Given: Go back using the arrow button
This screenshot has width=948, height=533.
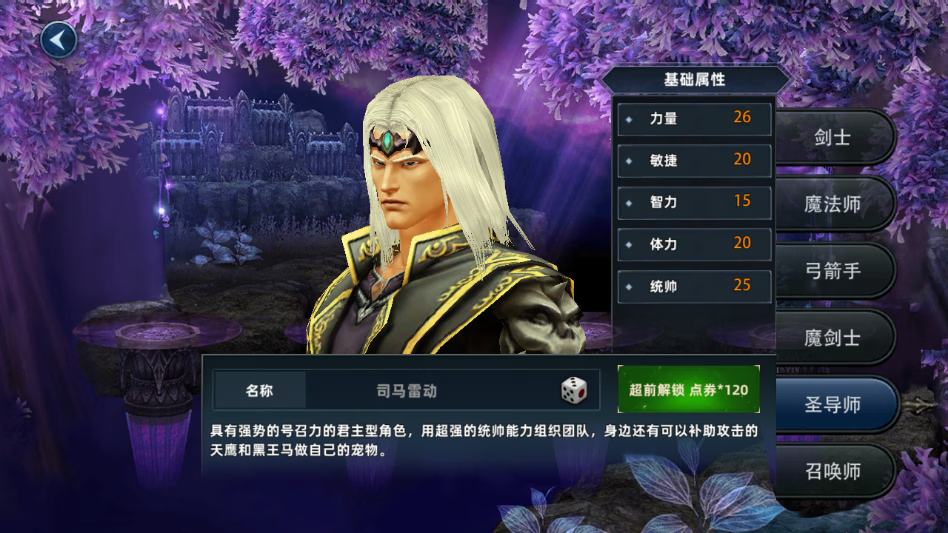Looking at the screenshot, I should pos(60,40).
